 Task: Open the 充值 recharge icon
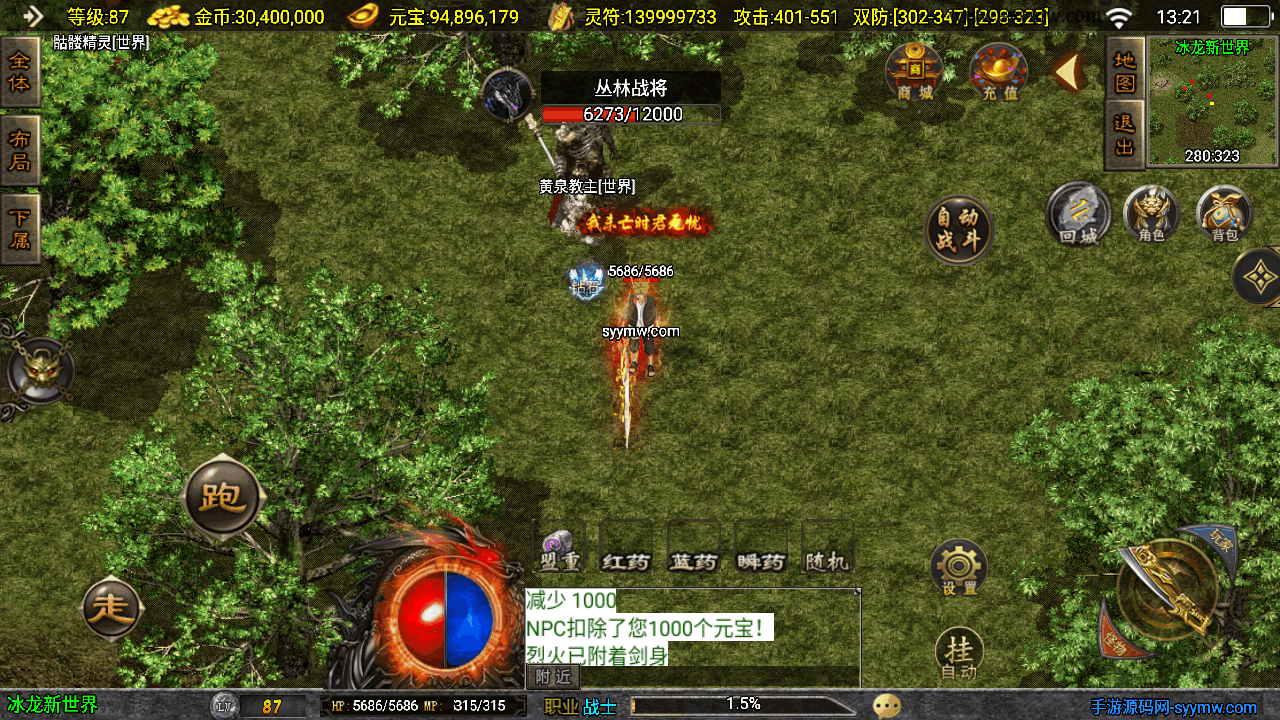998,73
